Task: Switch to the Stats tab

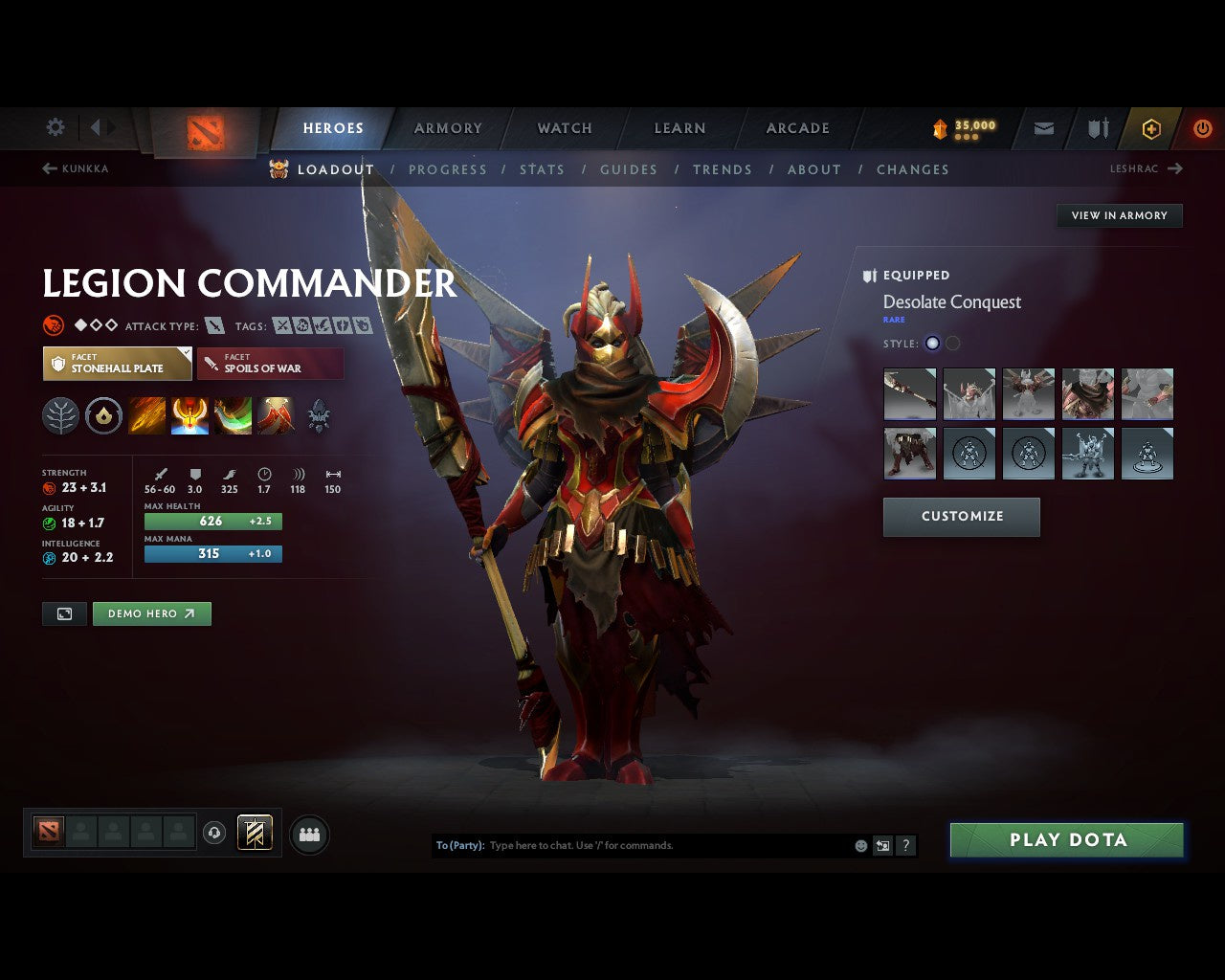Action: pyautogui.click(x=542, y=169)
